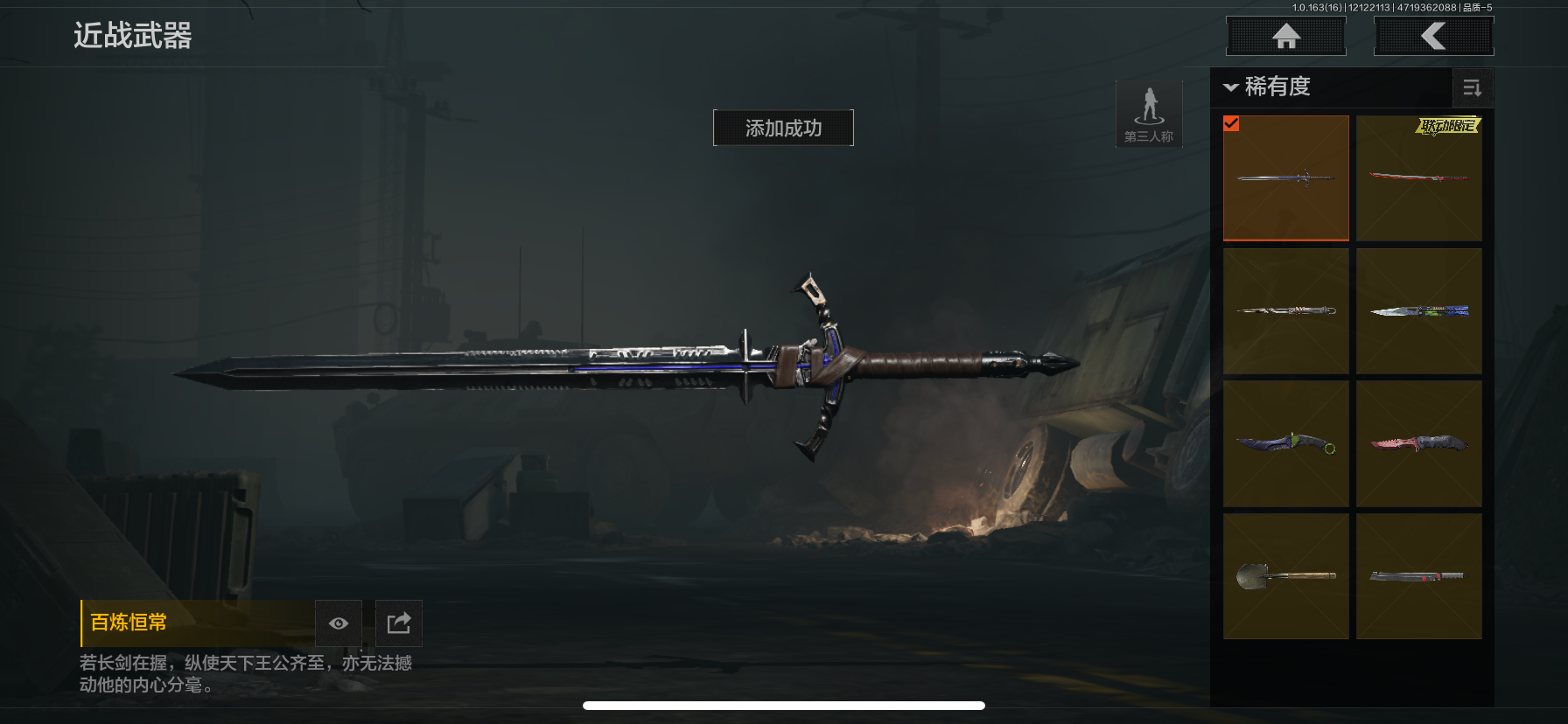Image resolution: width=1568 pixels, height=724 pixels.
Task: Toggle the sort order icon
Action: coord(1472,87)
